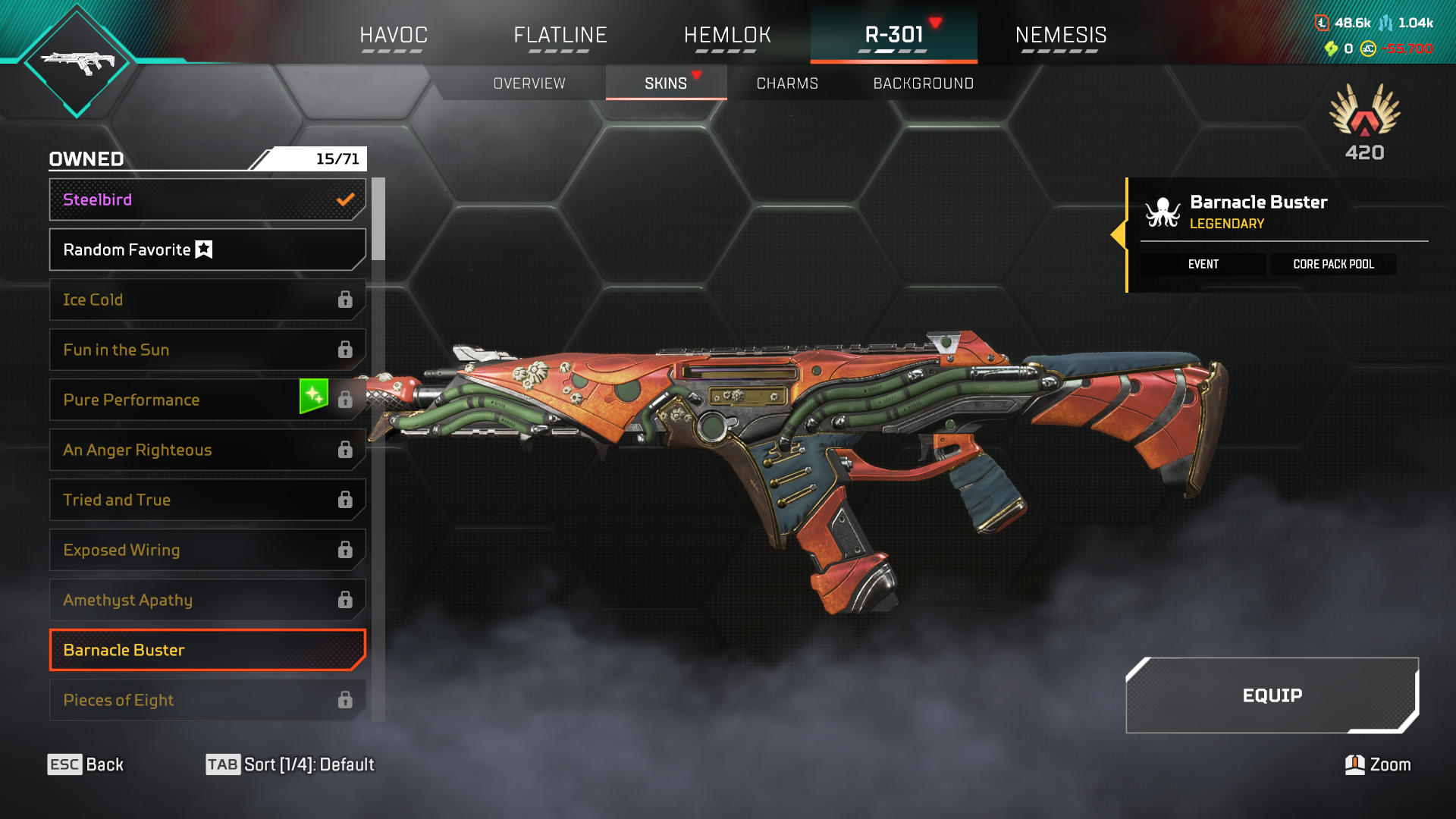The width and height of the screenshot is (1456, 819).
Task: Select the Fun in the Sun skin
Action: 207,350
